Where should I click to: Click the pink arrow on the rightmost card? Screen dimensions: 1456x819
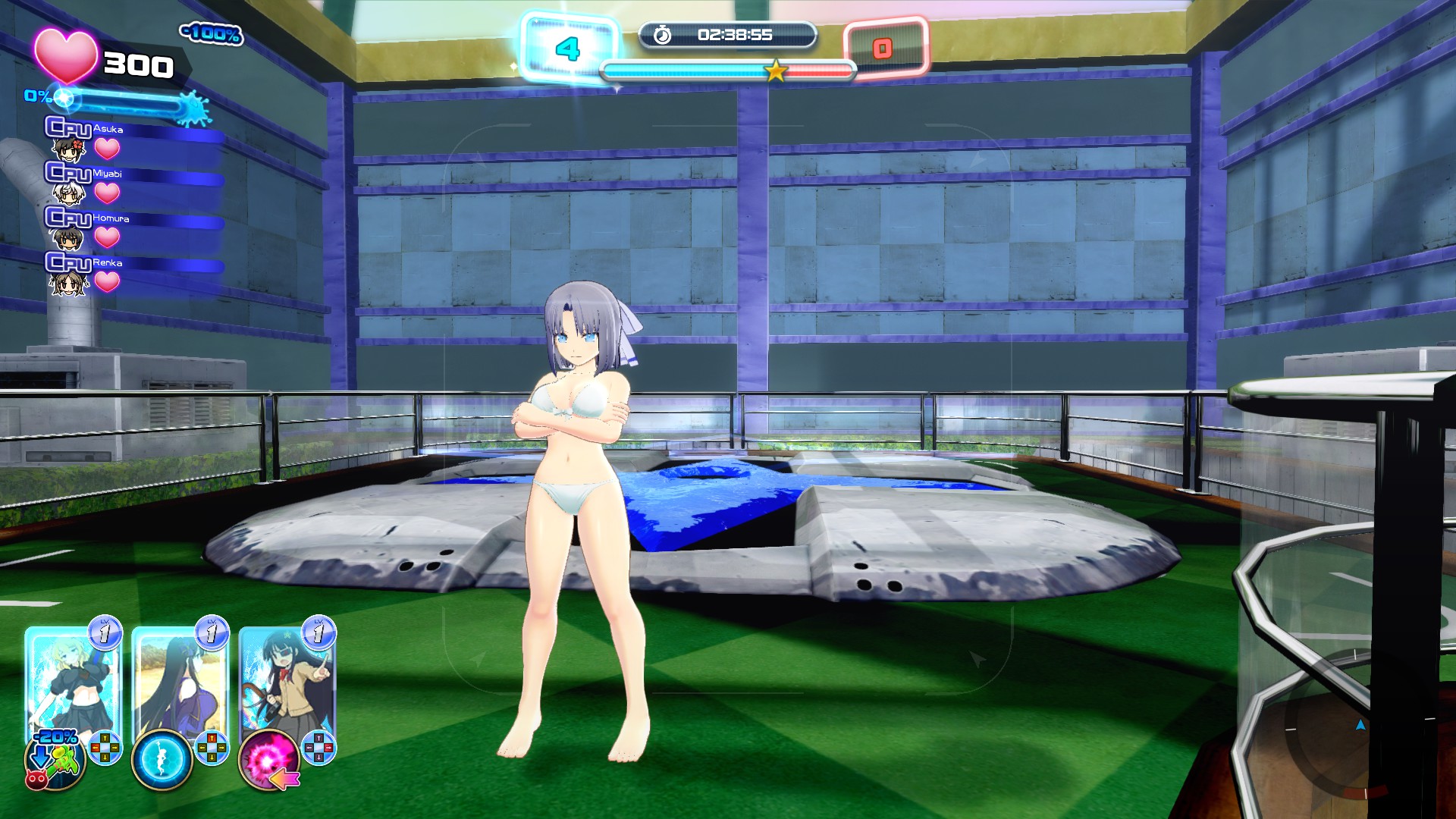(284, 778)
